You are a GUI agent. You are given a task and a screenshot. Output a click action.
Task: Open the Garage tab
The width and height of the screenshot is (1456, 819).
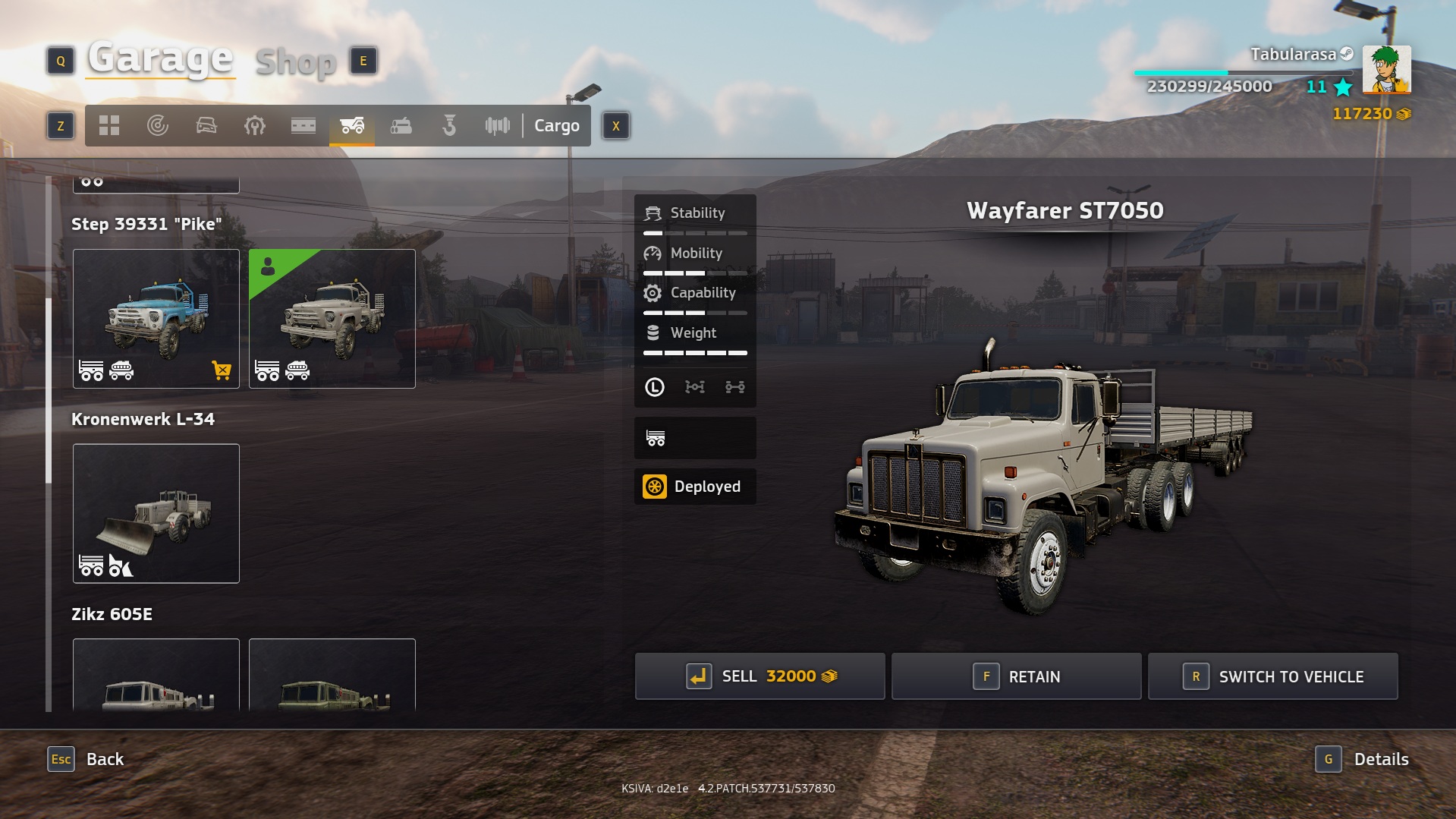tap(160, 58)
